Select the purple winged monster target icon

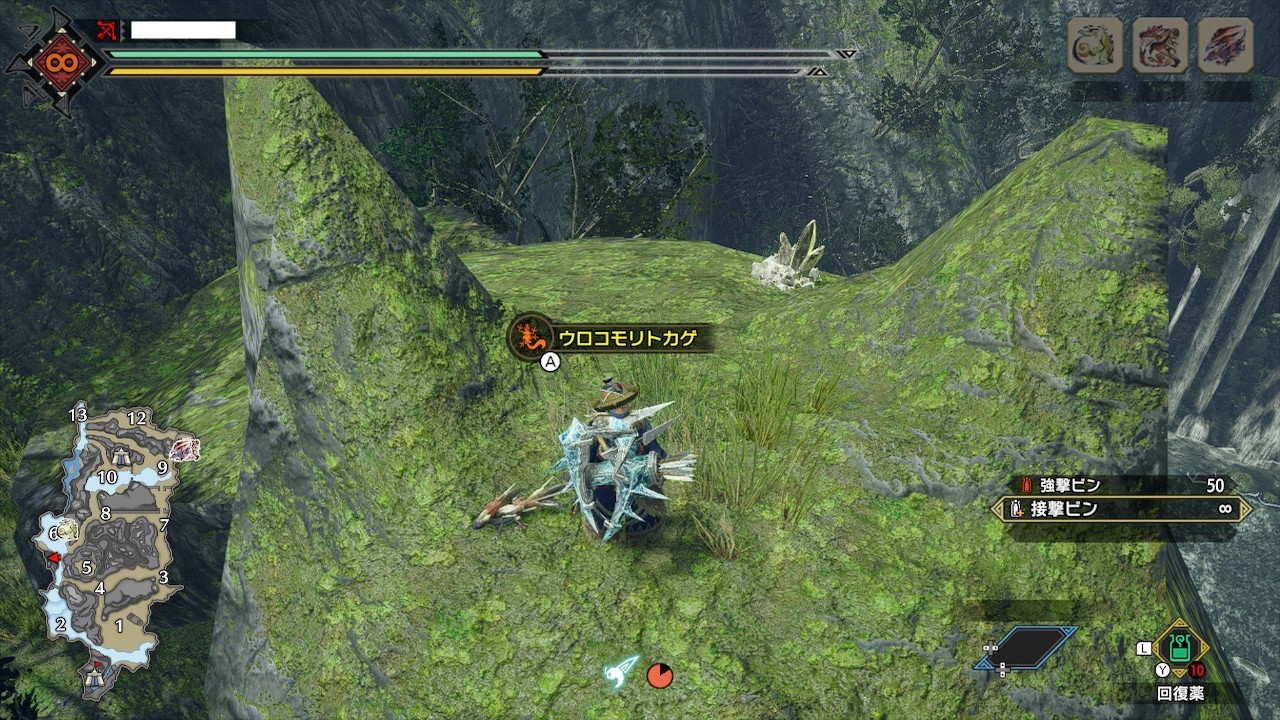click(1225, 45)
